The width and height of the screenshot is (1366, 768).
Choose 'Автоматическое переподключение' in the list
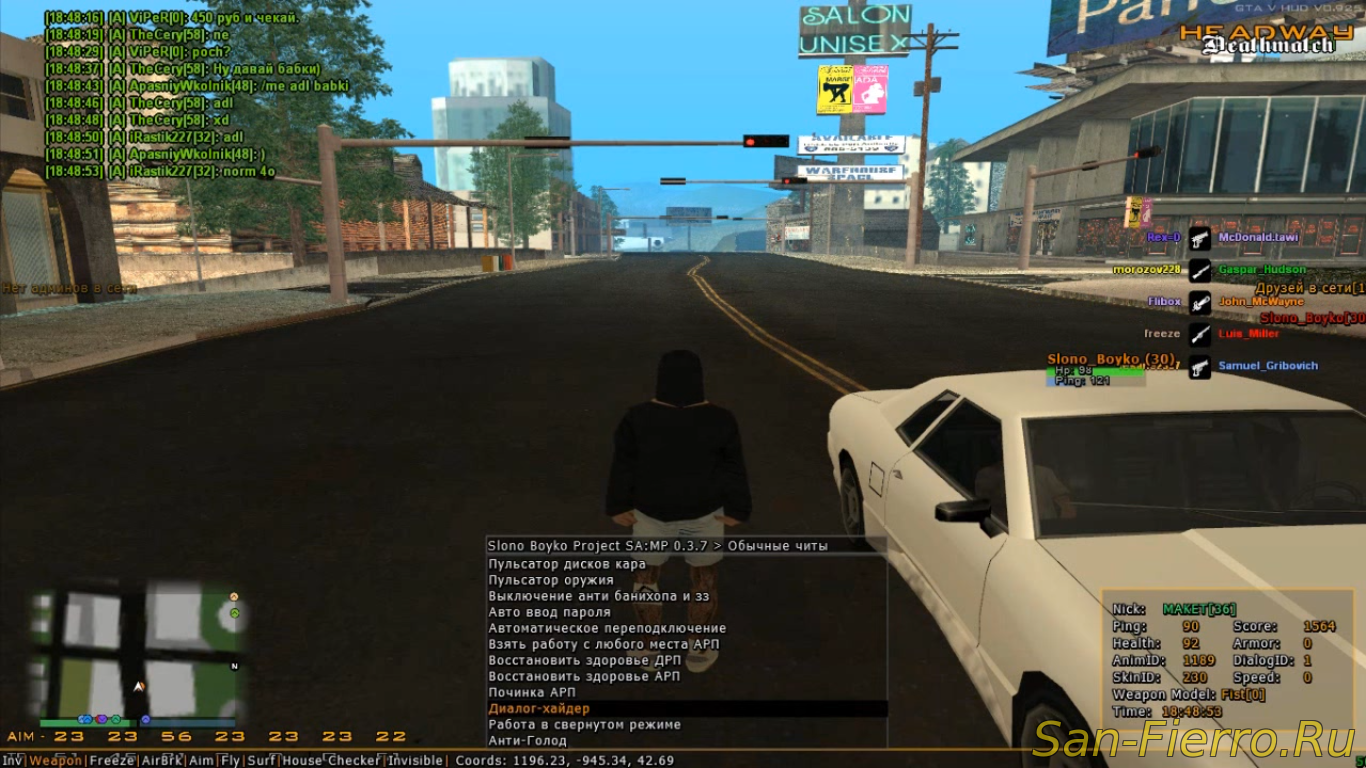click(x=607, y=628)
